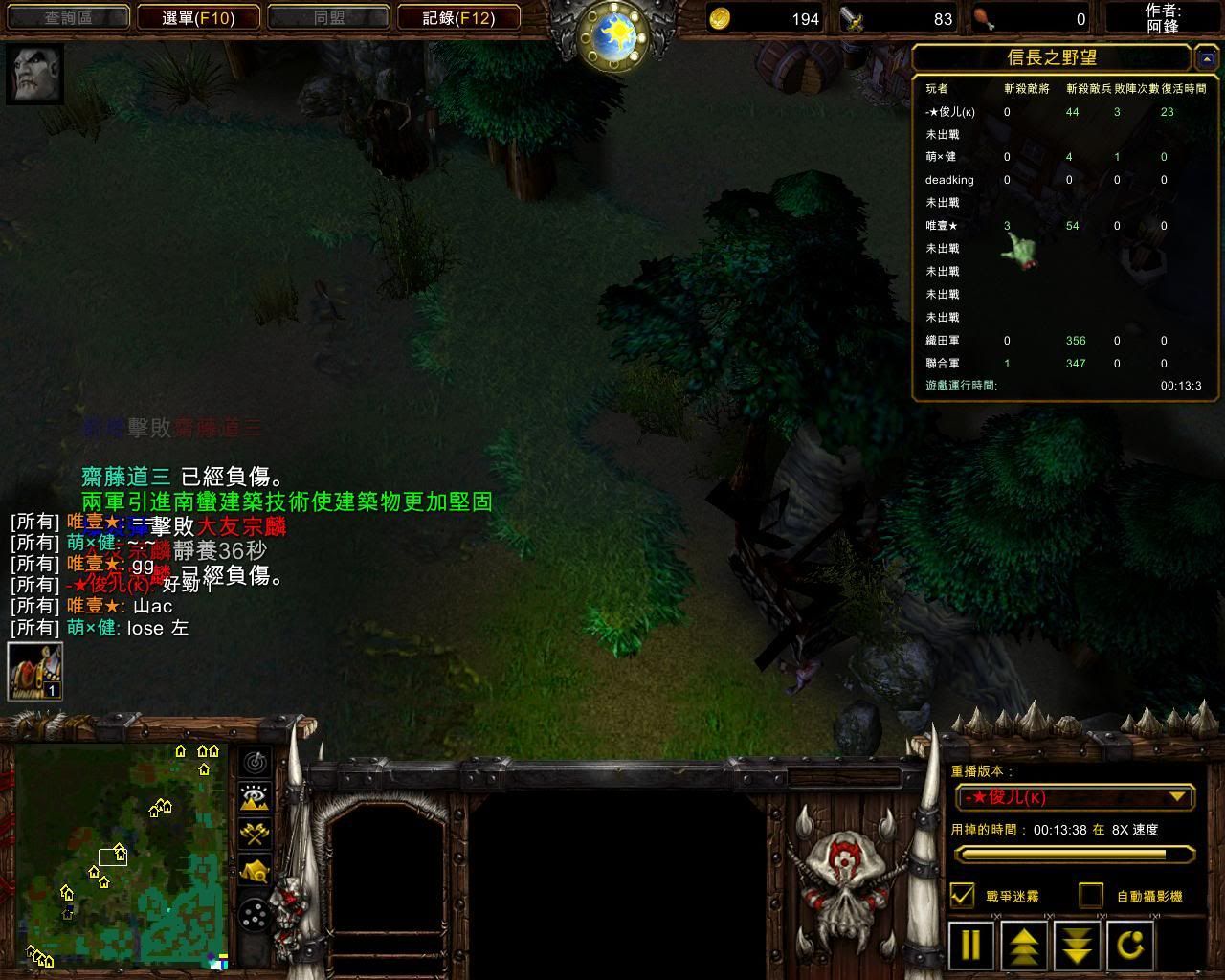Adjust the replay progress slider bar

1075,854
